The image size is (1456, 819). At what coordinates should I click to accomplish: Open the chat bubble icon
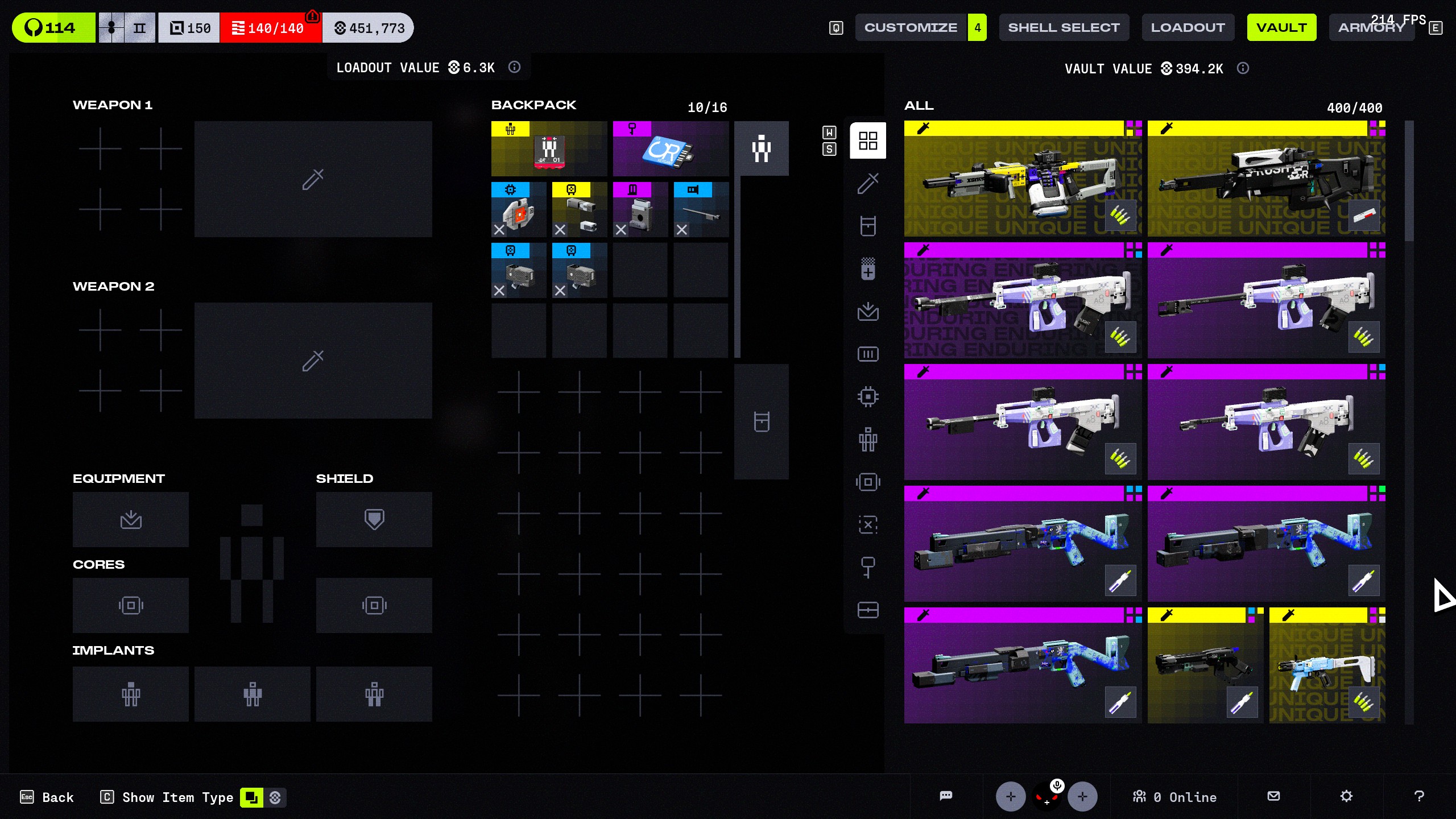pos(946,796)
